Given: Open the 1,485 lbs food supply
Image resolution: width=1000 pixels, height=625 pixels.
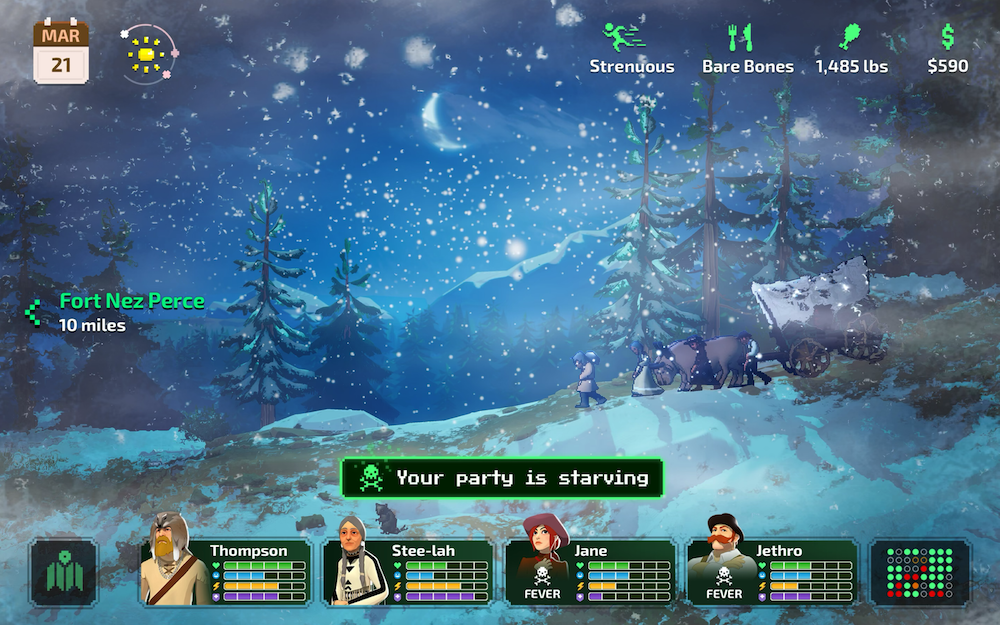Looking at the screenshot, I should coord(852,49).
